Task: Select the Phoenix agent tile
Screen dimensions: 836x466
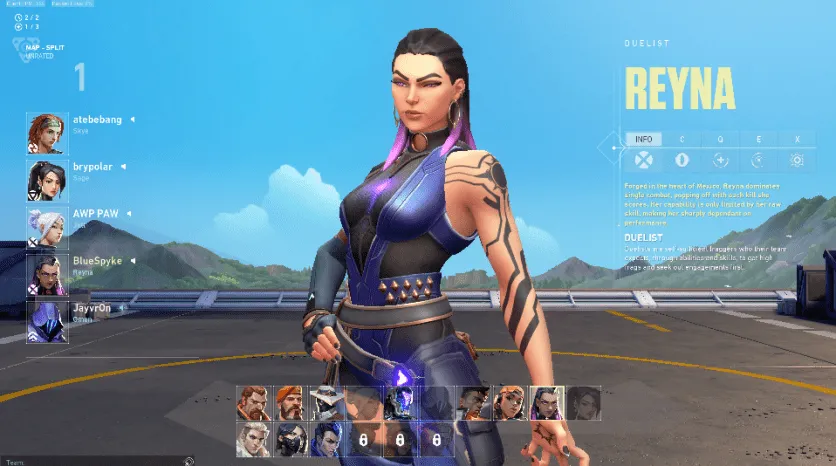Action: point(471,403)
